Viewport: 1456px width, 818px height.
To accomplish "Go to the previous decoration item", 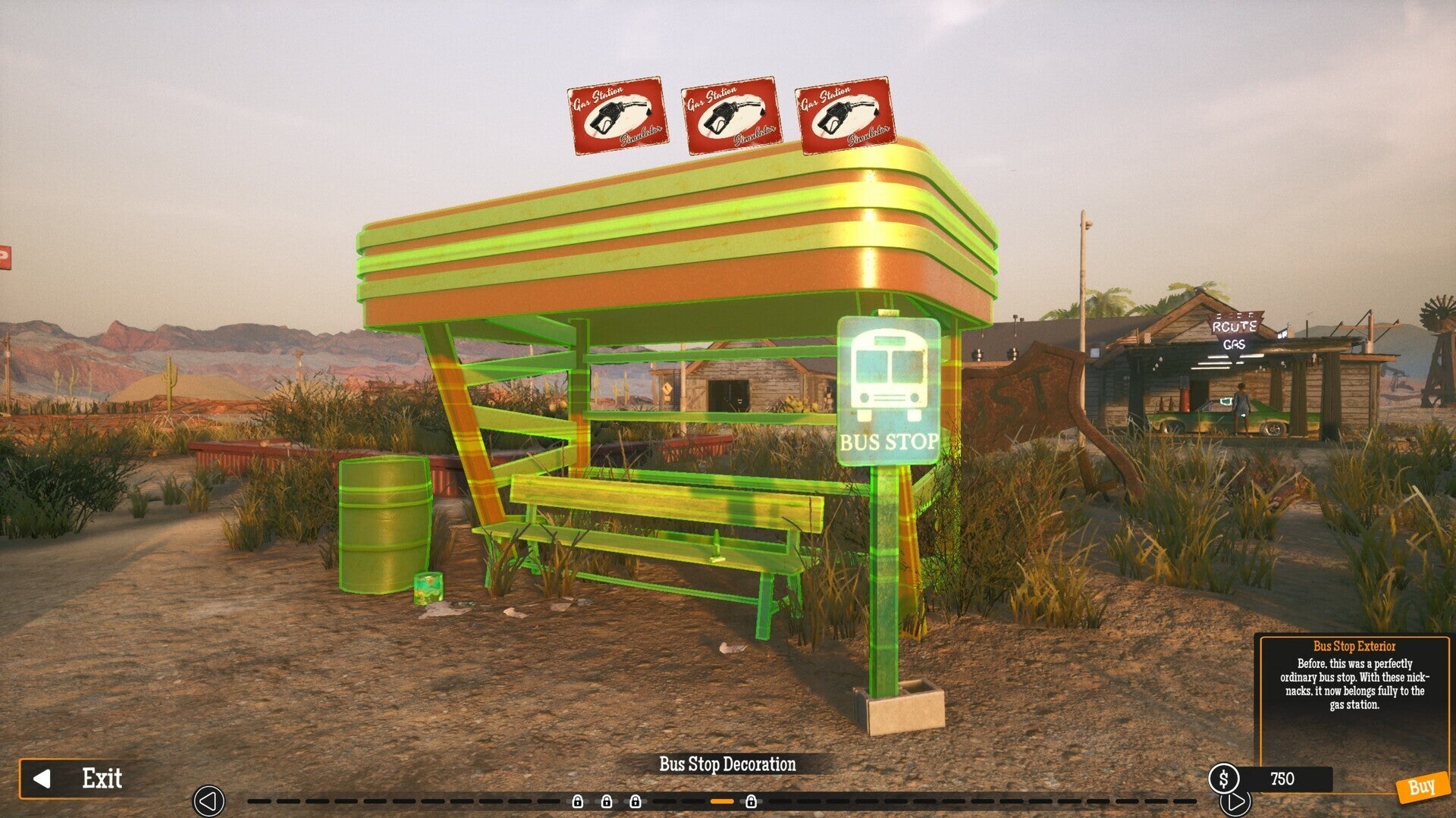I will (209, 801).
